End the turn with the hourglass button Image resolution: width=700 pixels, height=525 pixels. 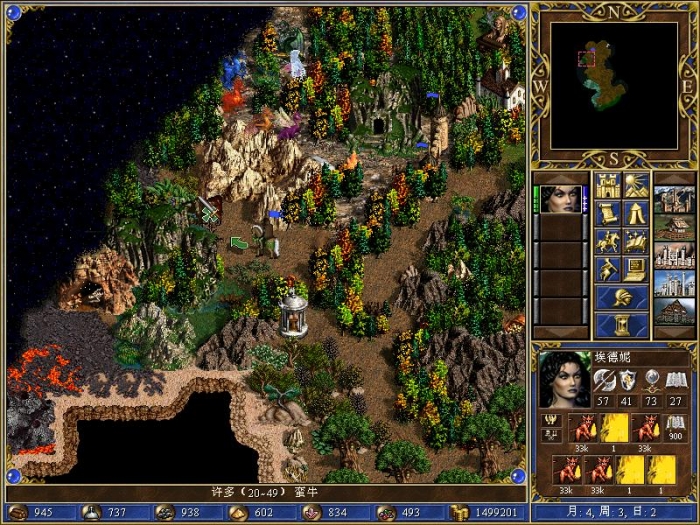point(622,326)
